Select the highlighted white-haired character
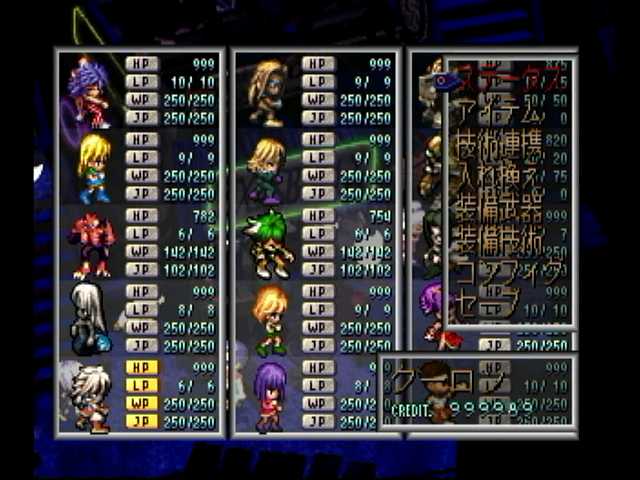Screen dimensions: 640x480 [92, 396]
